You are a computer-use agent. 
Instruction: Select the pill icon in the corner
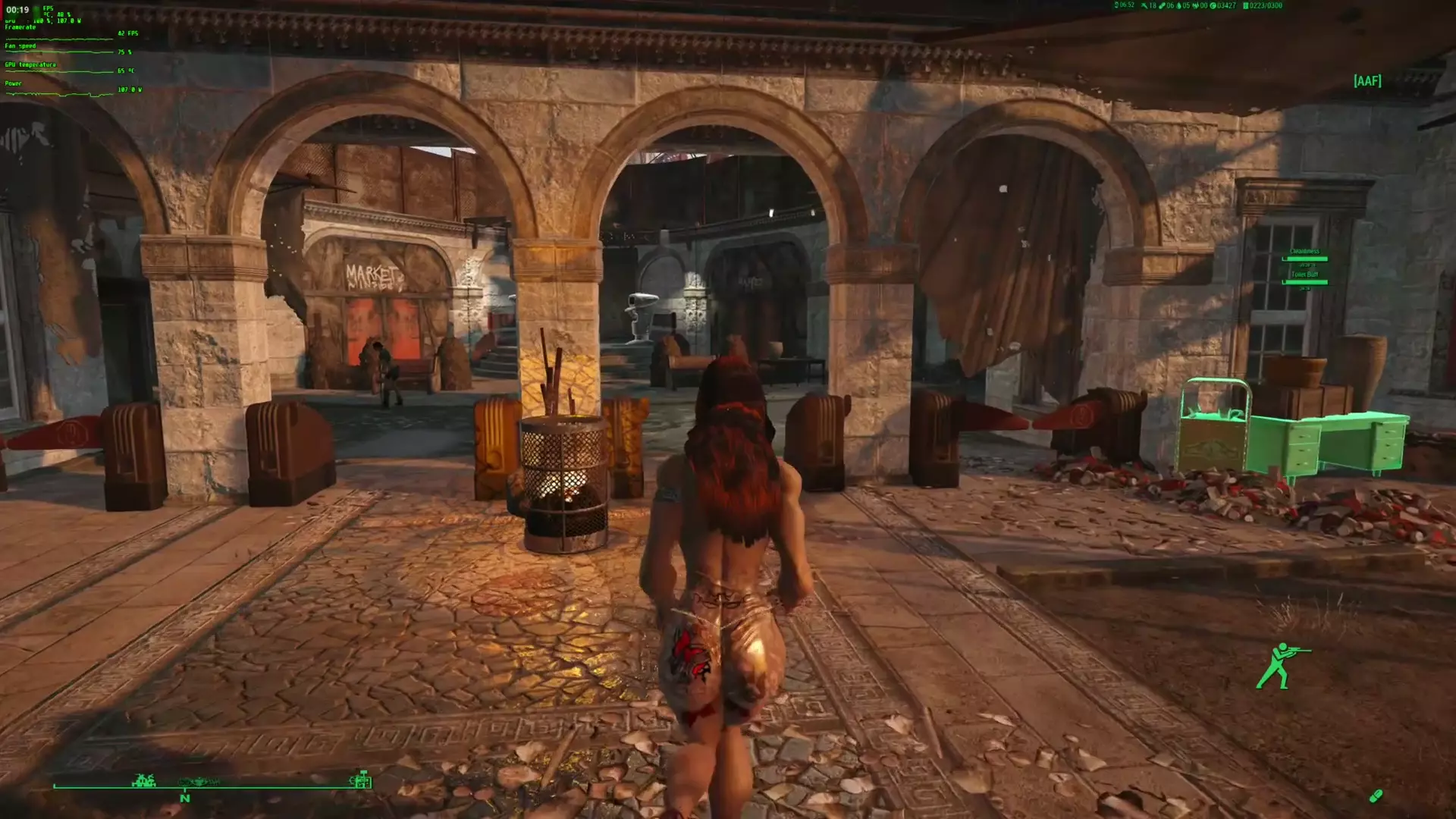(x=1376, y=795)
